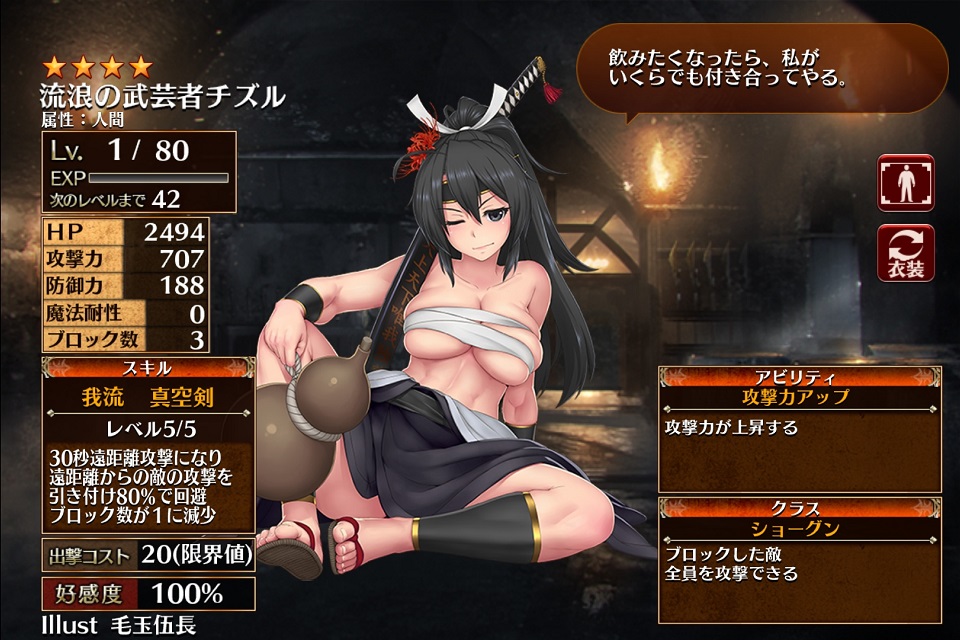Switch outfit with the 衣装 button
Image resolution: width=960 pixels, height=640 pixels.
click(x=905, y=252)
